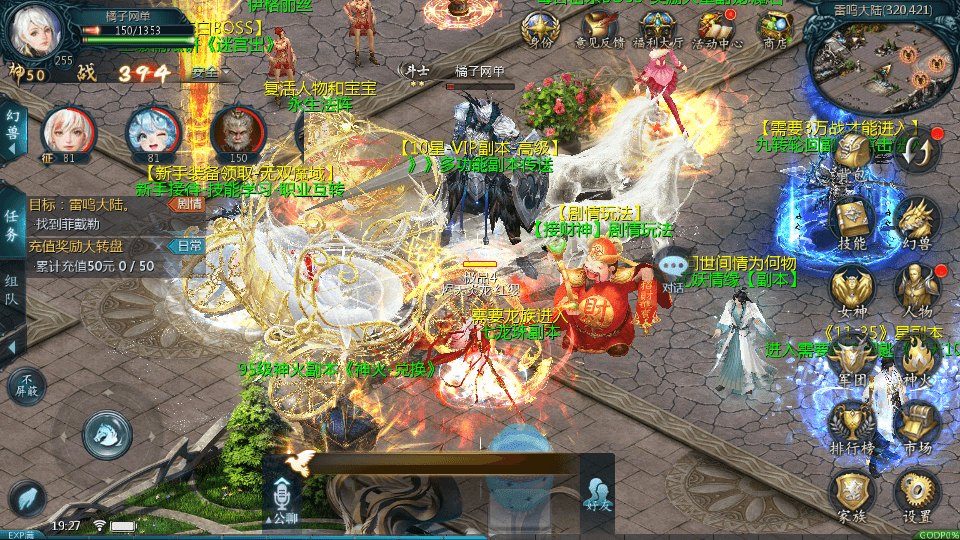Open the 身份 identity icon
This screenshot has height=540, width=960.
pyautogui.click(x=541, y=30)
